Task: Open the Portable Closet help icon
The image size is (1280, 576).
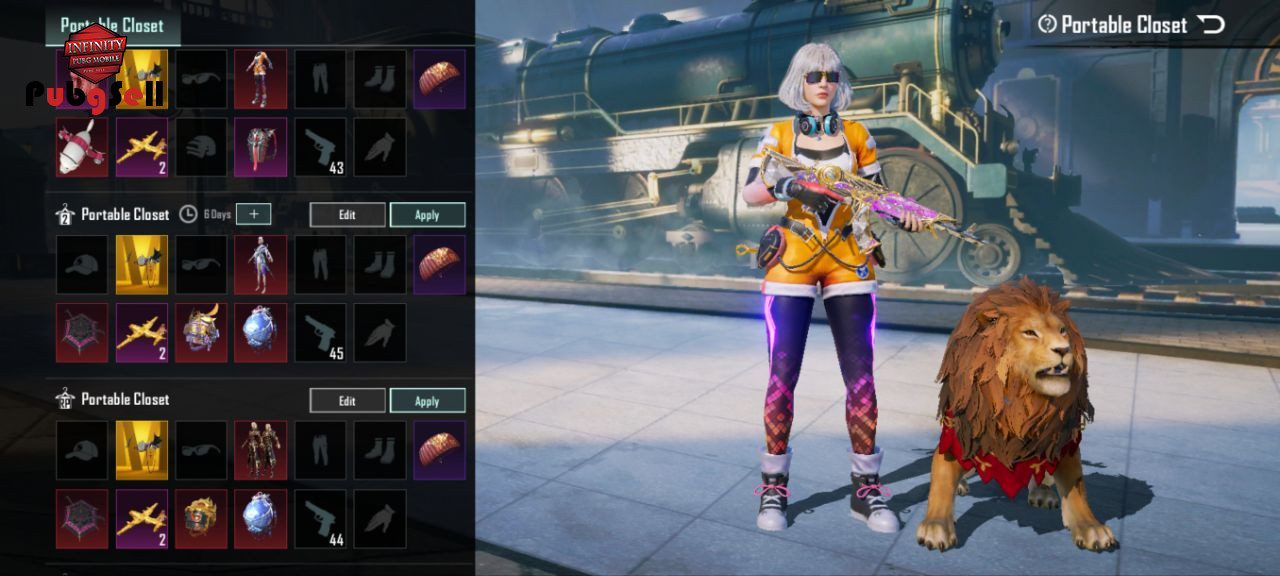Action: (1047, 25)
